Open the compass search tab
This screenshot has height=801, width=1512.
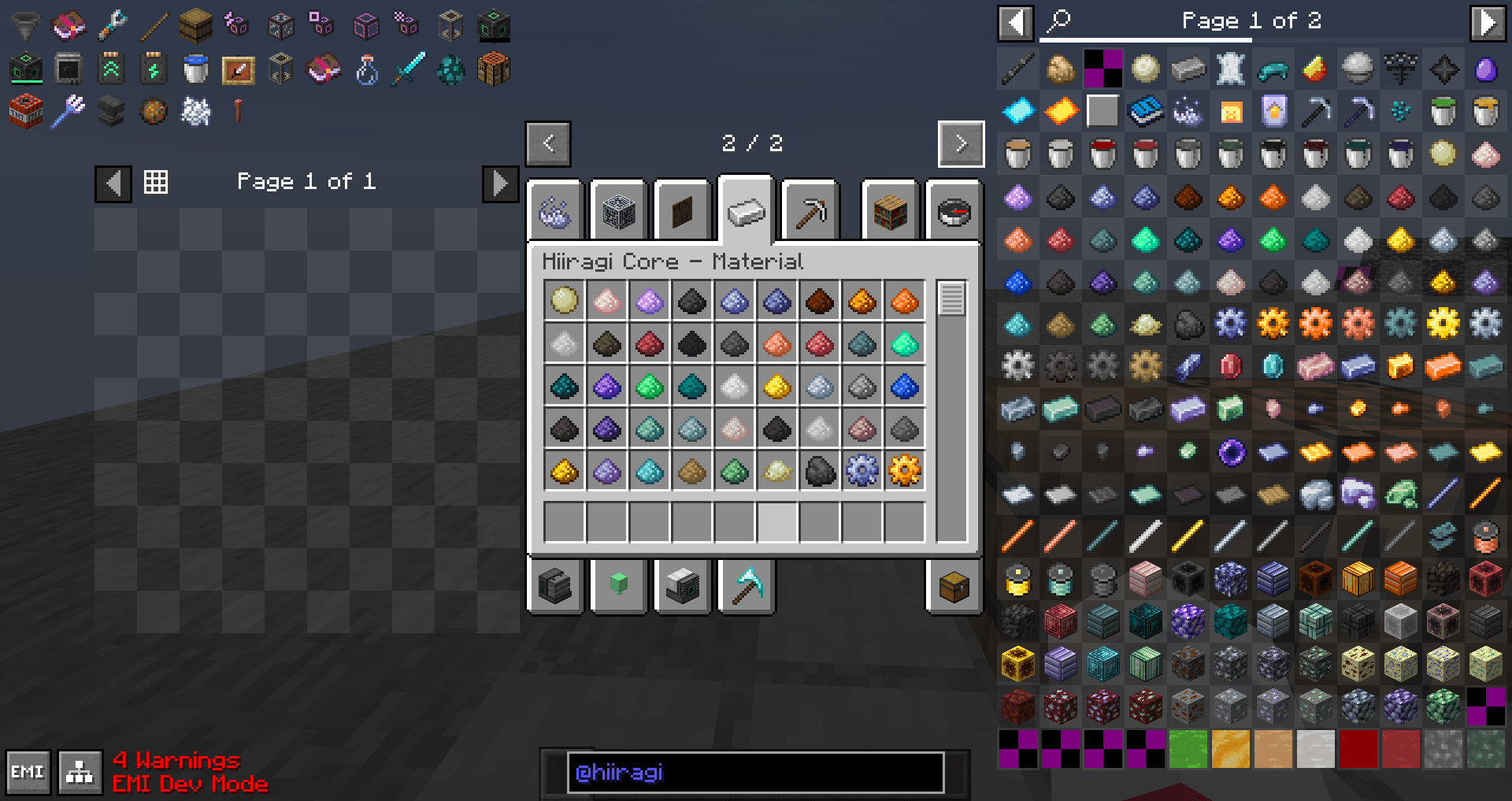click(x=952, y=210)
